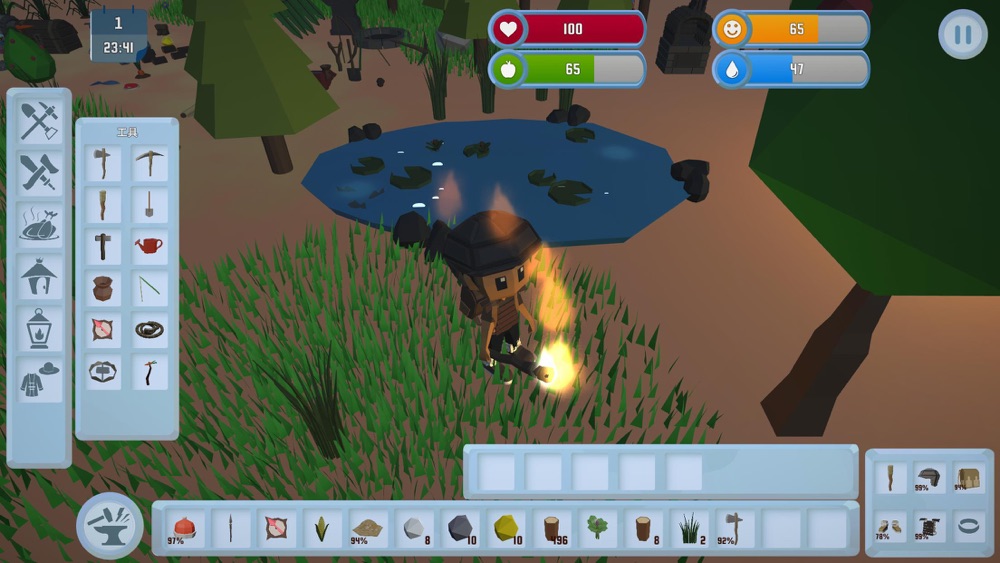Select the axe at 92% durability
This screenshot has height=563, width=1000.
[735, 528]
